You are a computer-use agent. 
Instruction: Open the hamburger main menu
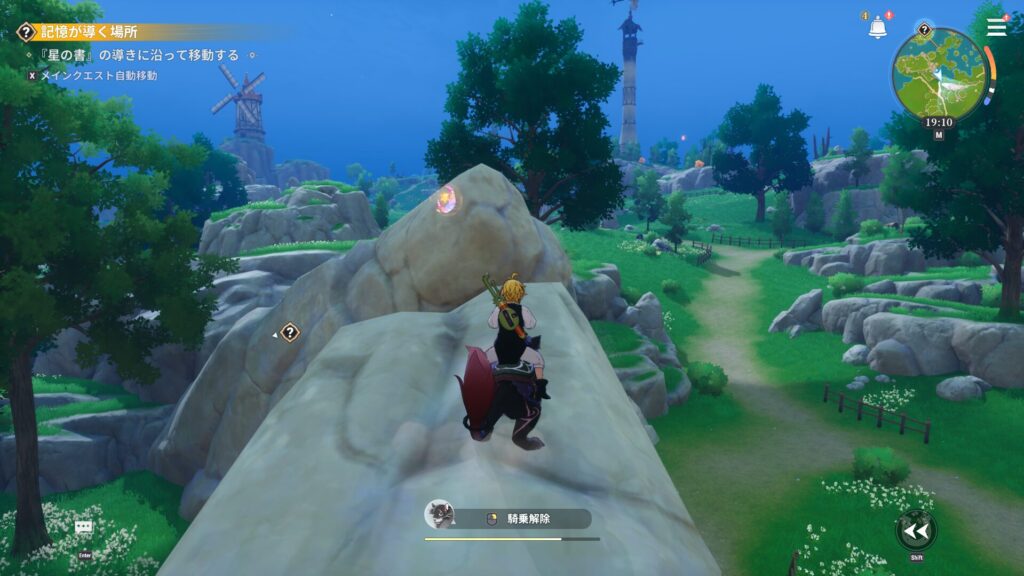996,27
